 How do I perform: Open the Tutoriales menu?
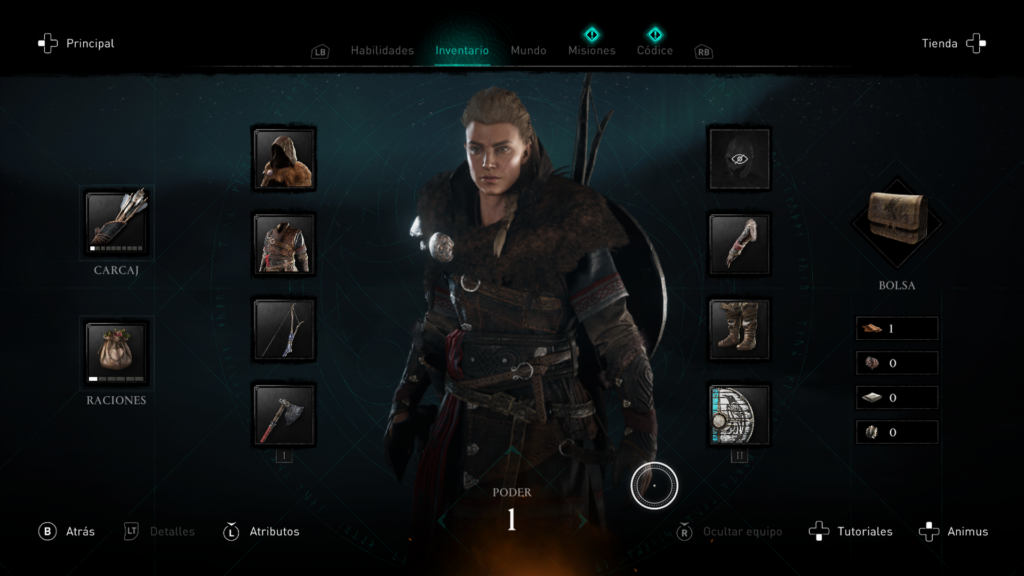click(x=852, y=531)
